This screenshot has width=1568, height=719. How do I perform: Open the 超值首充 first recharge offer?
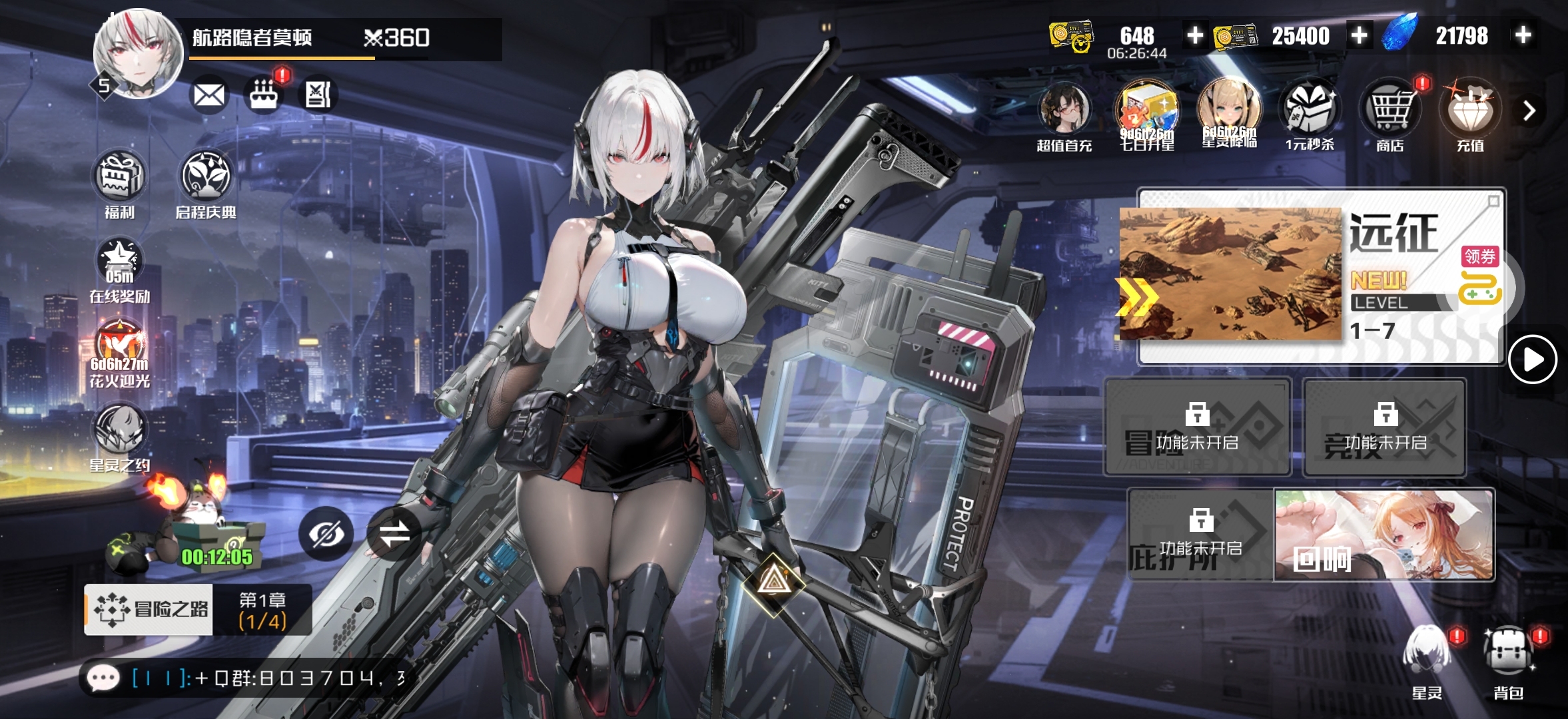(x=1064, y=113)
